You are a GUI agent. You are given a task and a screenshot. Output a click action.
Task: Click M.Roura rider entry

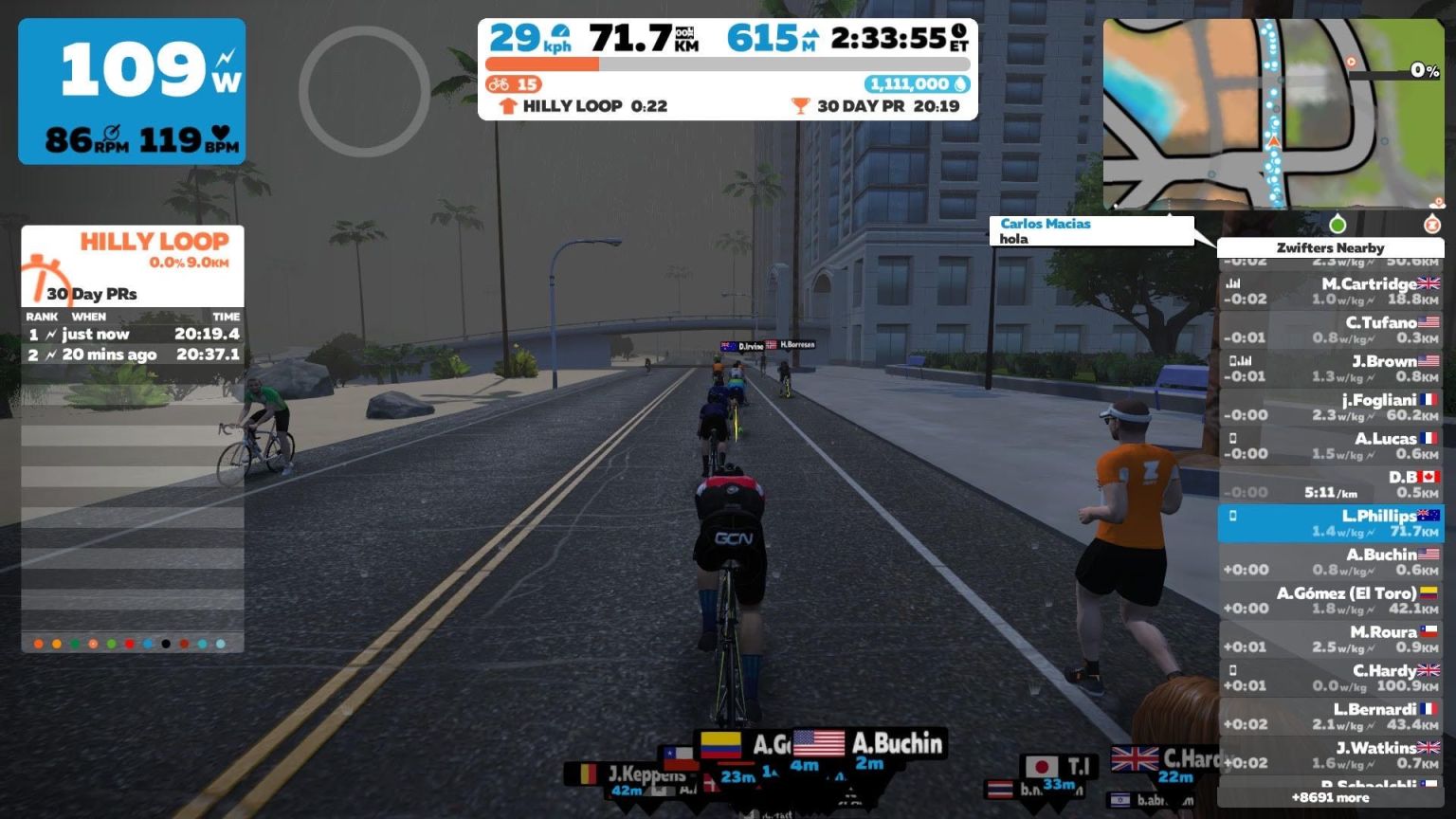click(1330, 640)
